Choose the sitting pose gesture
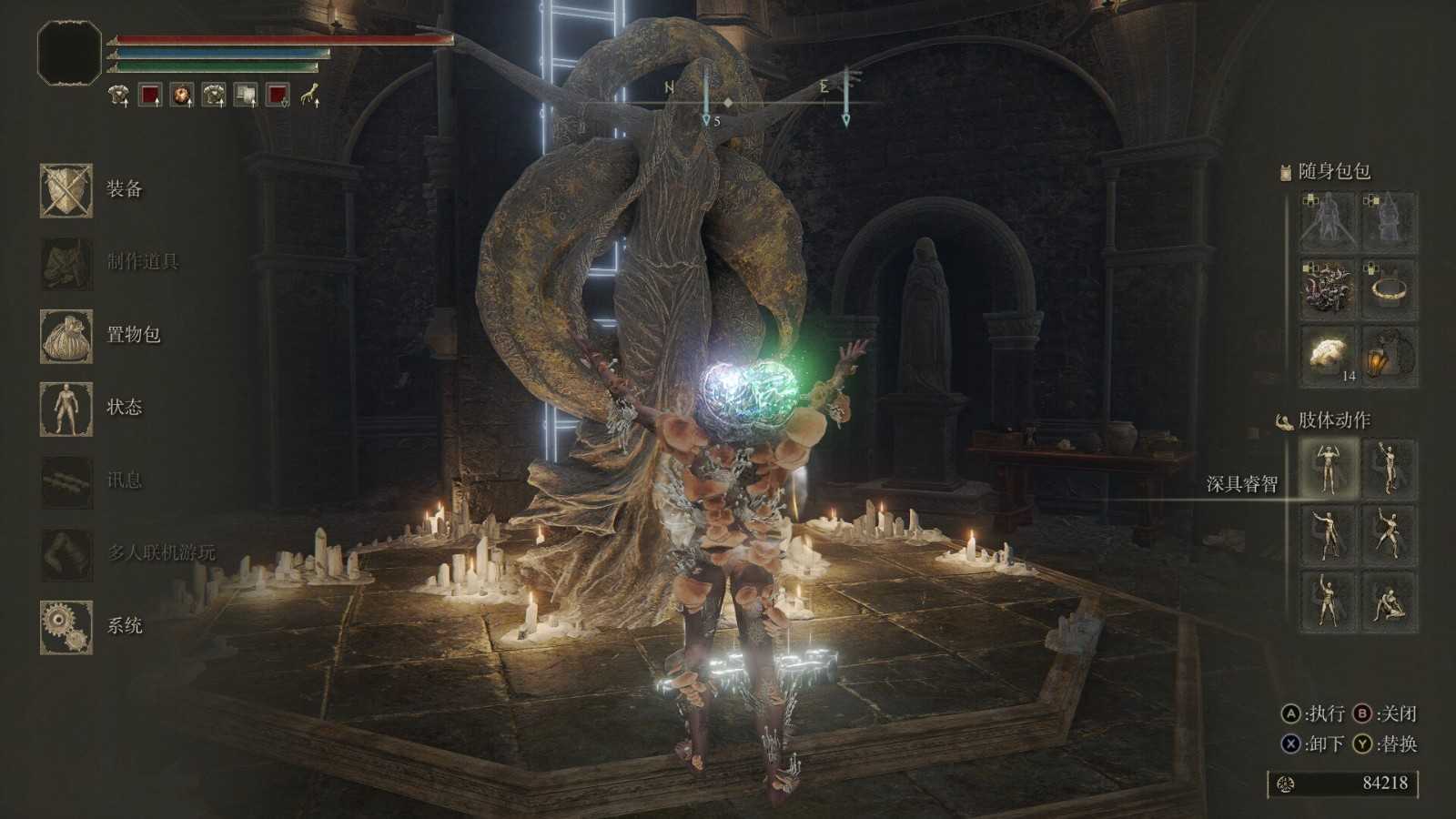 pos(1389,602)
